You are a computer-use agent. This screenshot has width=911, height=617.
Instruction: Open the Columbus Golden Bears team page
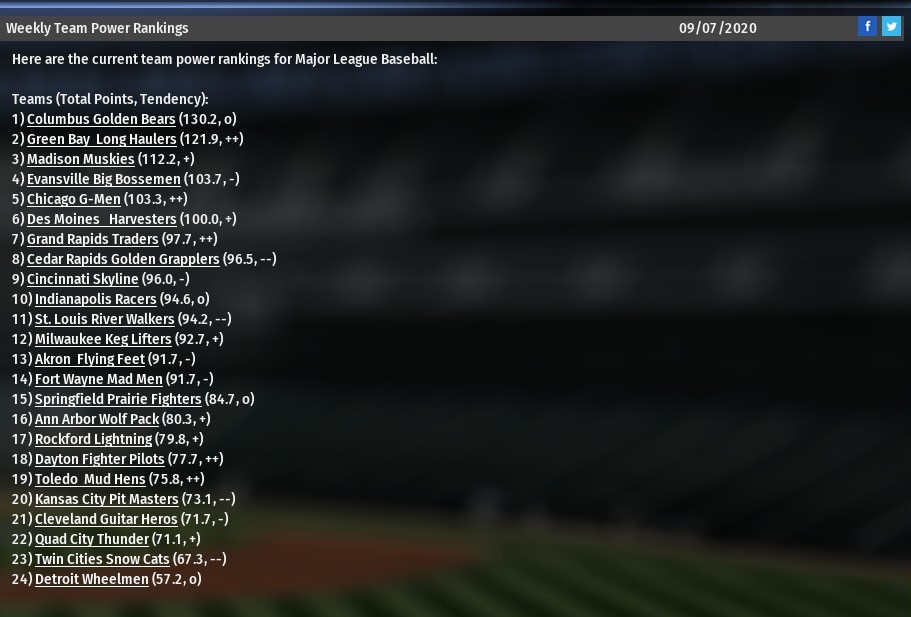click(101, 119)
